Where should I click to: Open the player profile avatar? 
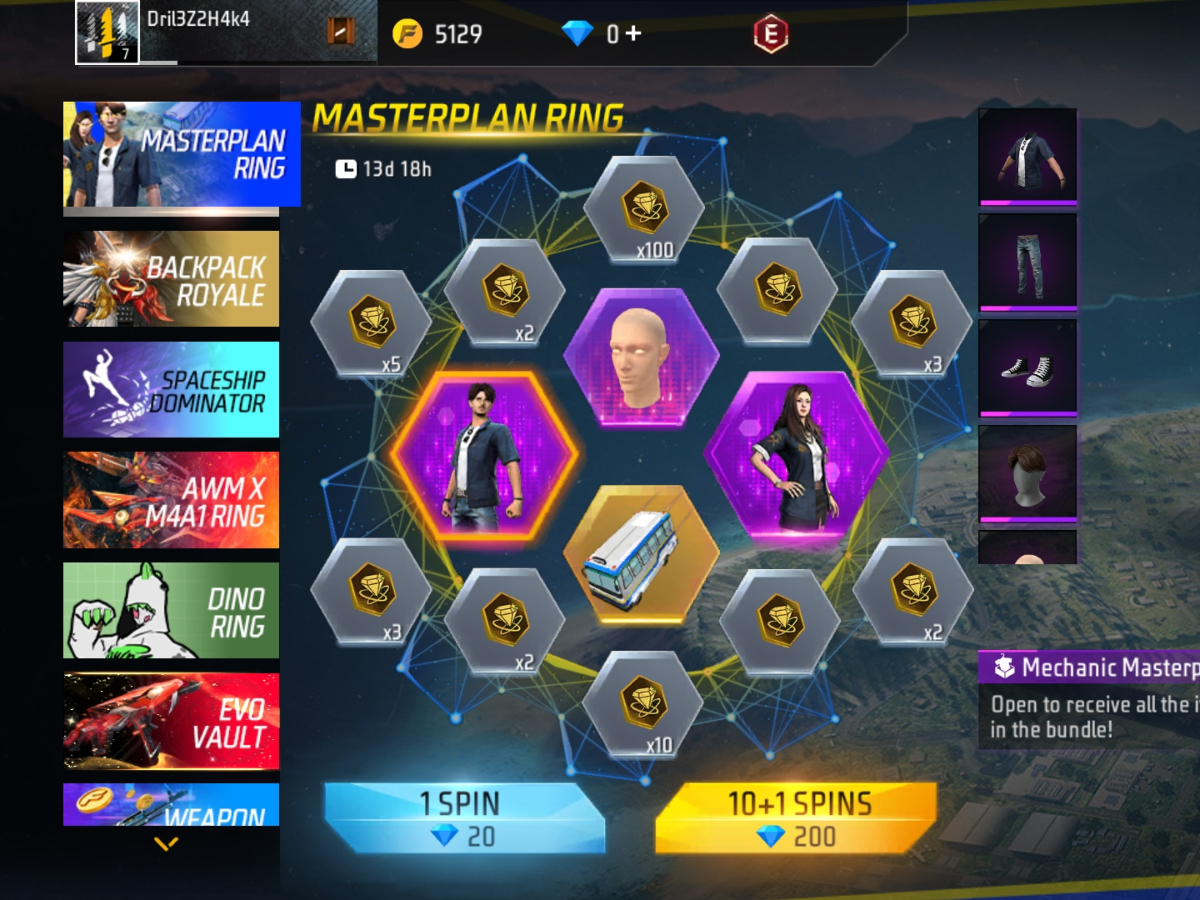pos(108,33)
